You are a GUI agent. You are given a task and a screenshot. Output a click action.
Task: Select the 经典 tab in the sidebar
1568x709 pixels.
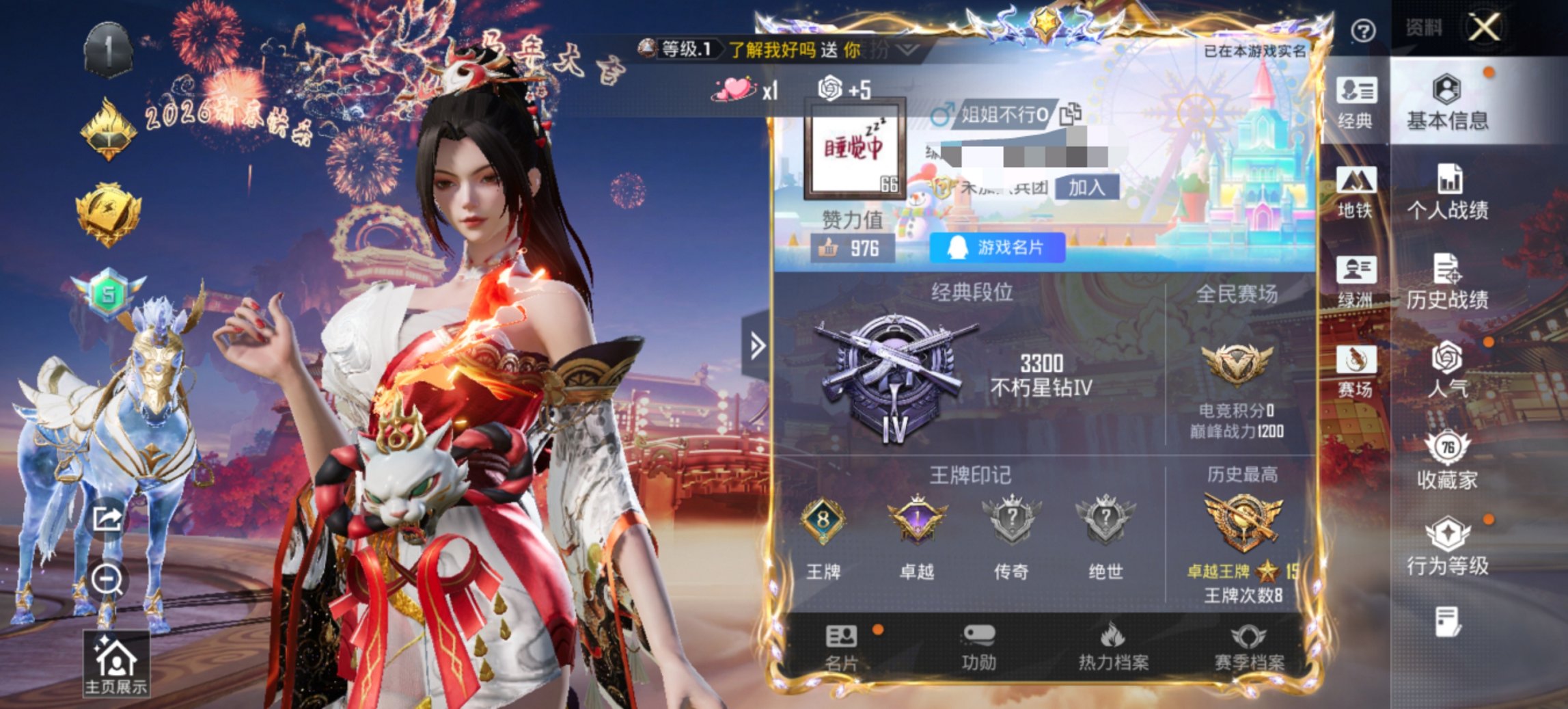pyautogui.click(x=1360, y=106)
